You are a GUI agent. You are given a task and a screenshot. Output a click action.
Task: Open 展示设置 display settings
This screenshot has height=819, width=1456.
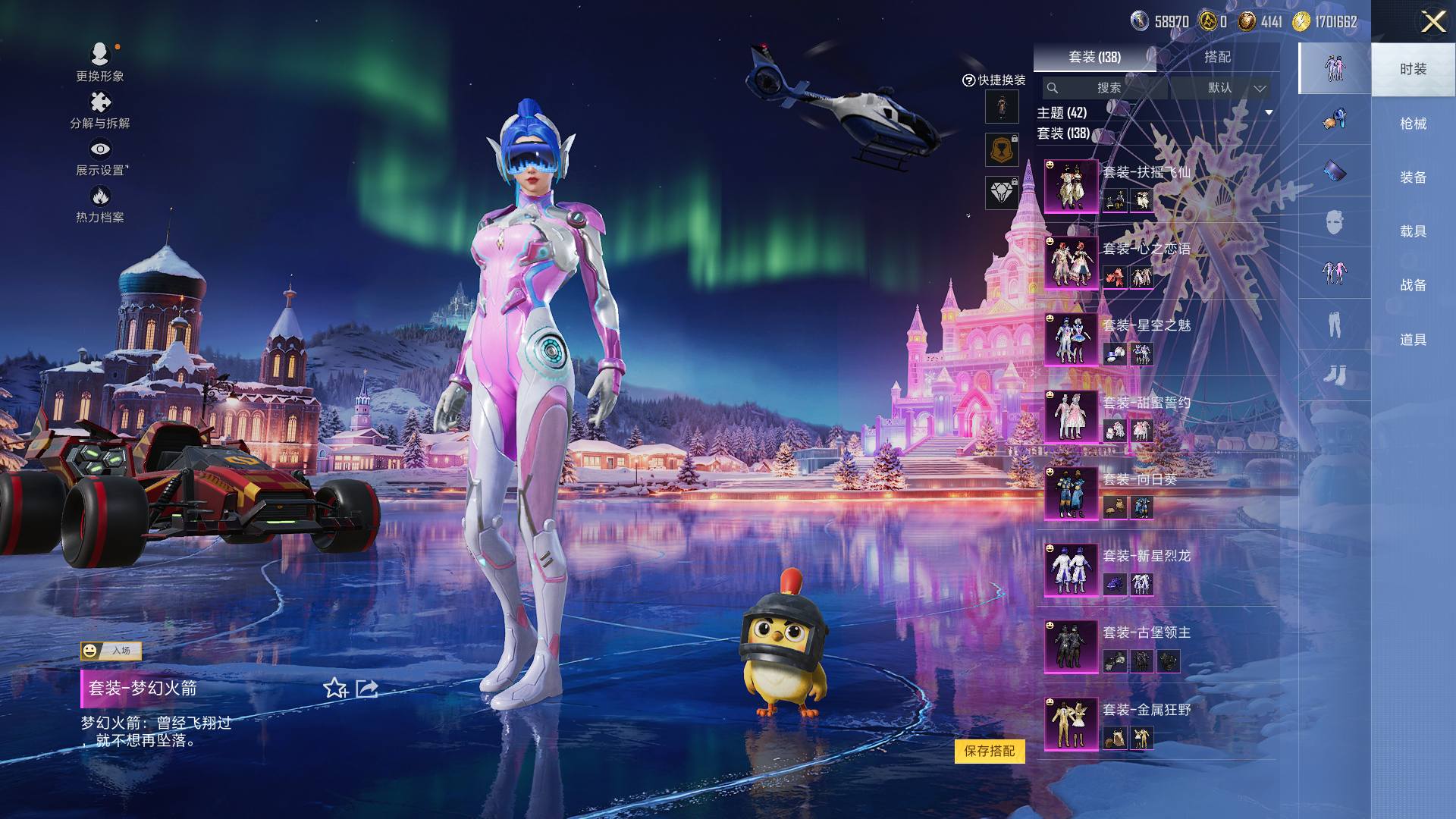point(100,157)
